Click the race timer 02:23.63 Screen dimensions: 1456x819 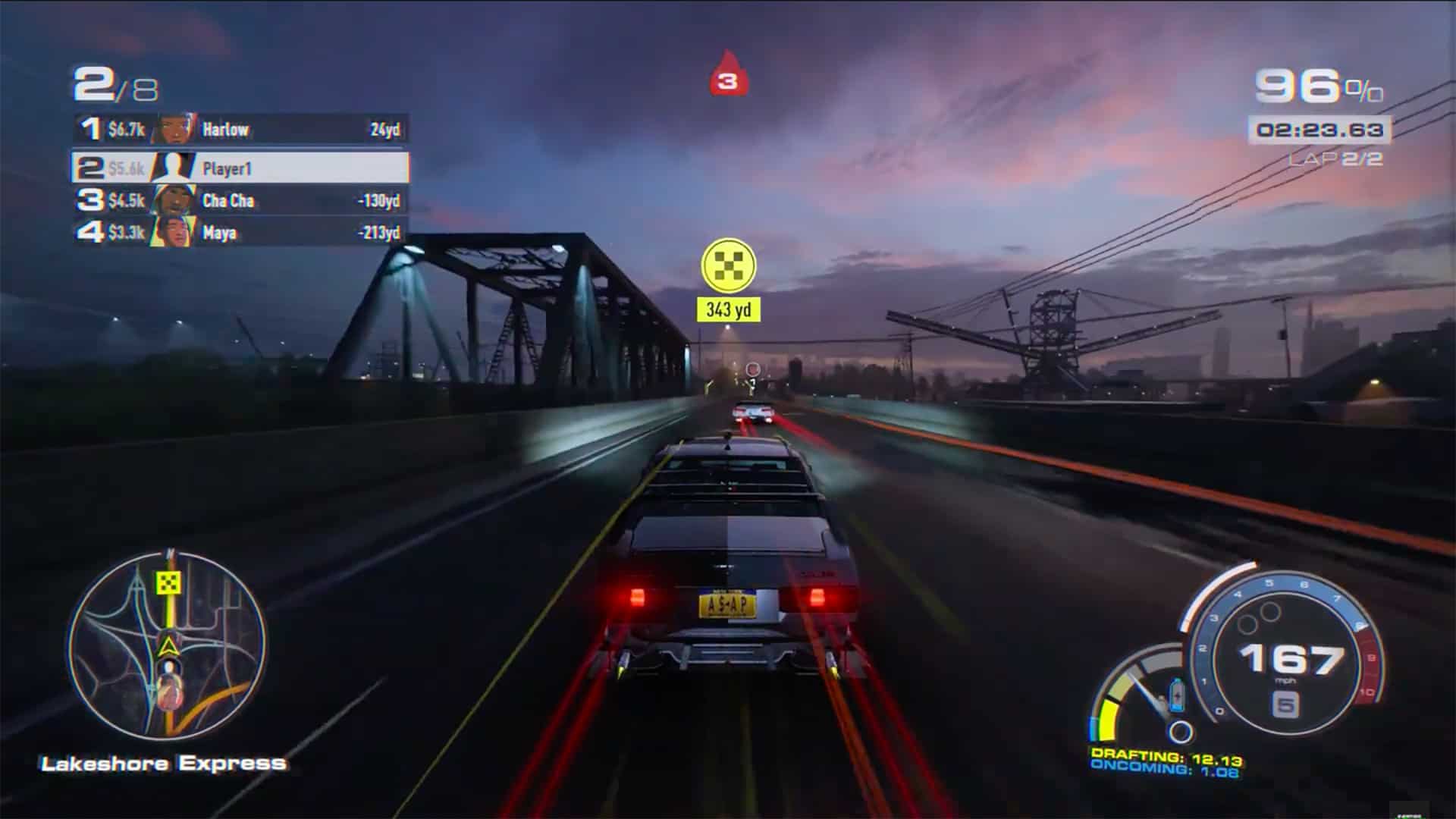[1319, 129]
